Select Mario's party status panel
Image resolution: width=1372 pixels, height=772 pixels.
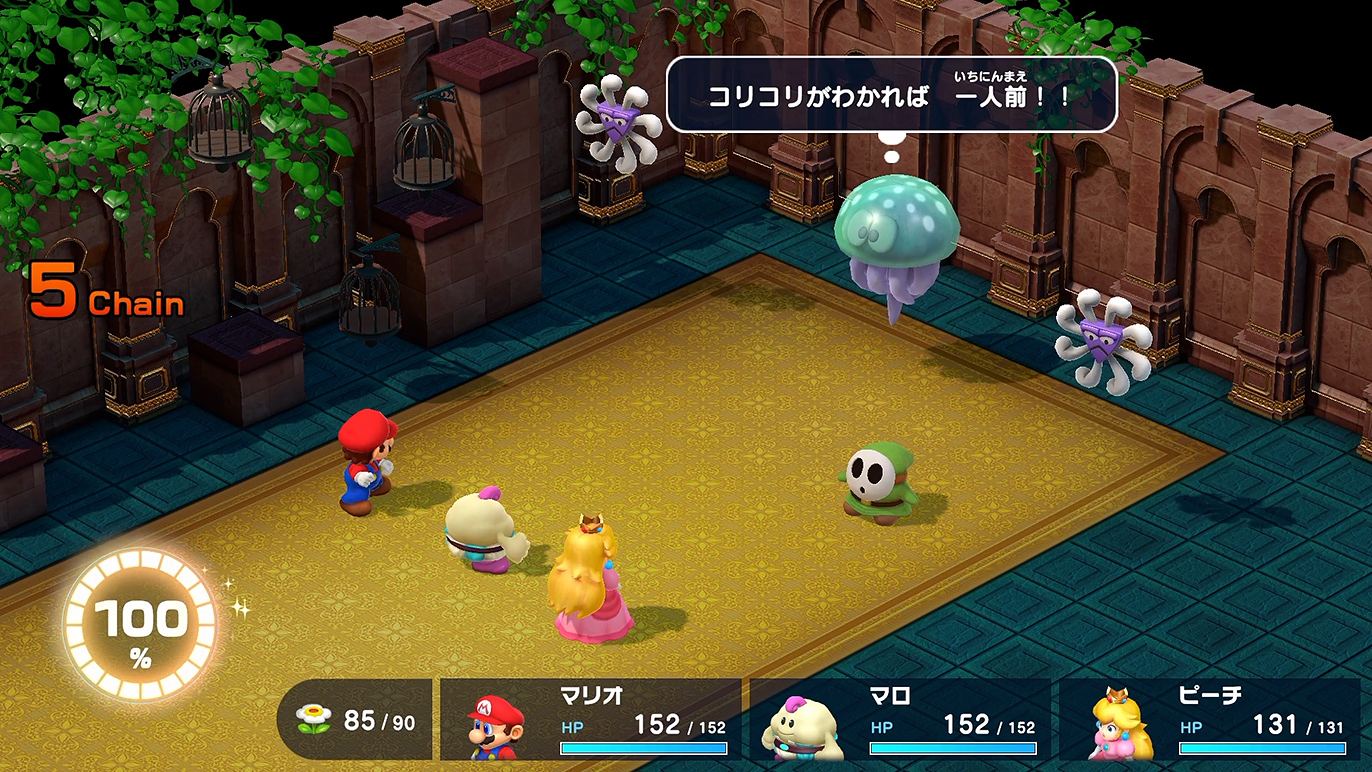(x=591, y=720)
